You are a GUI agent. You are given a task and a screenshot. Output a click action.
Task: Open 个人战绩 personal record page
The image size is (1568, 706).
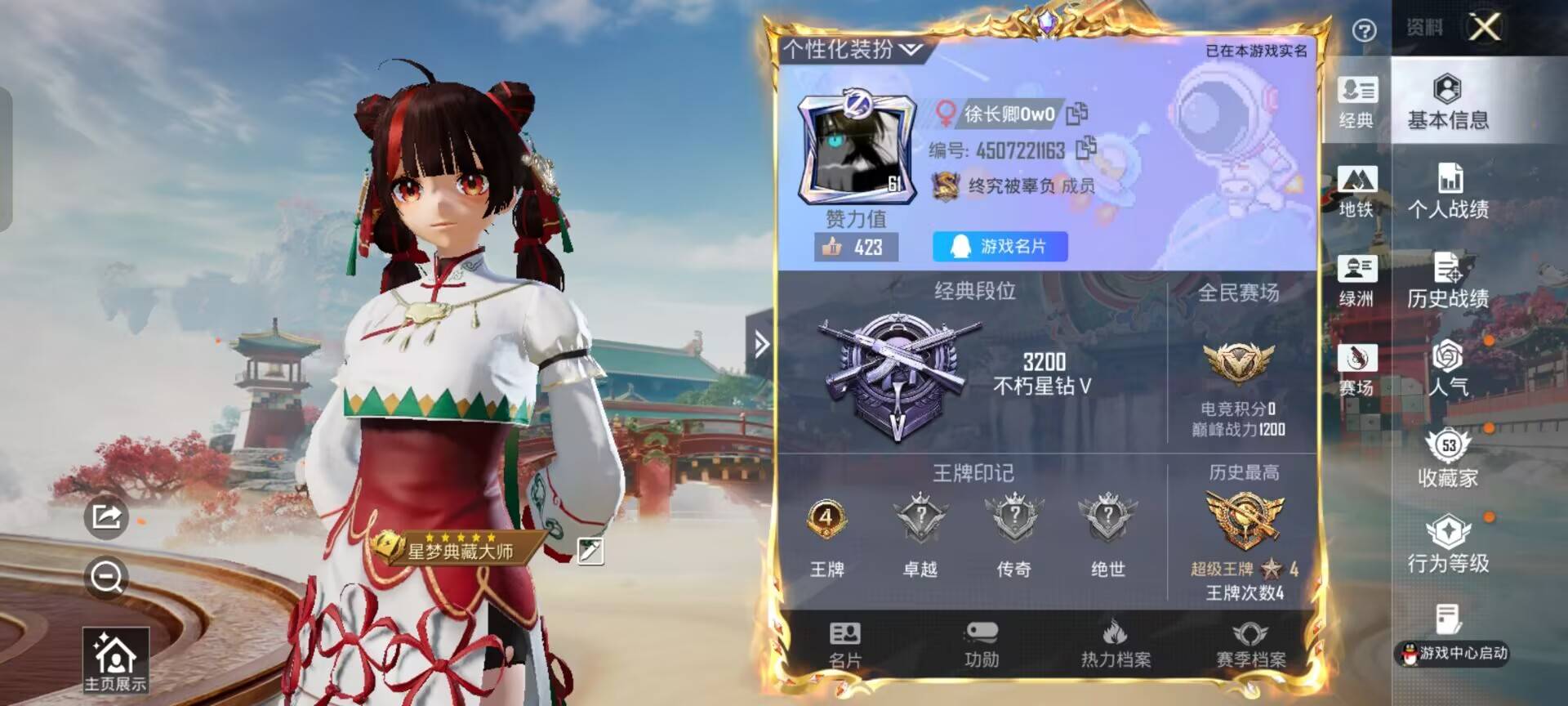(1450, 190)
